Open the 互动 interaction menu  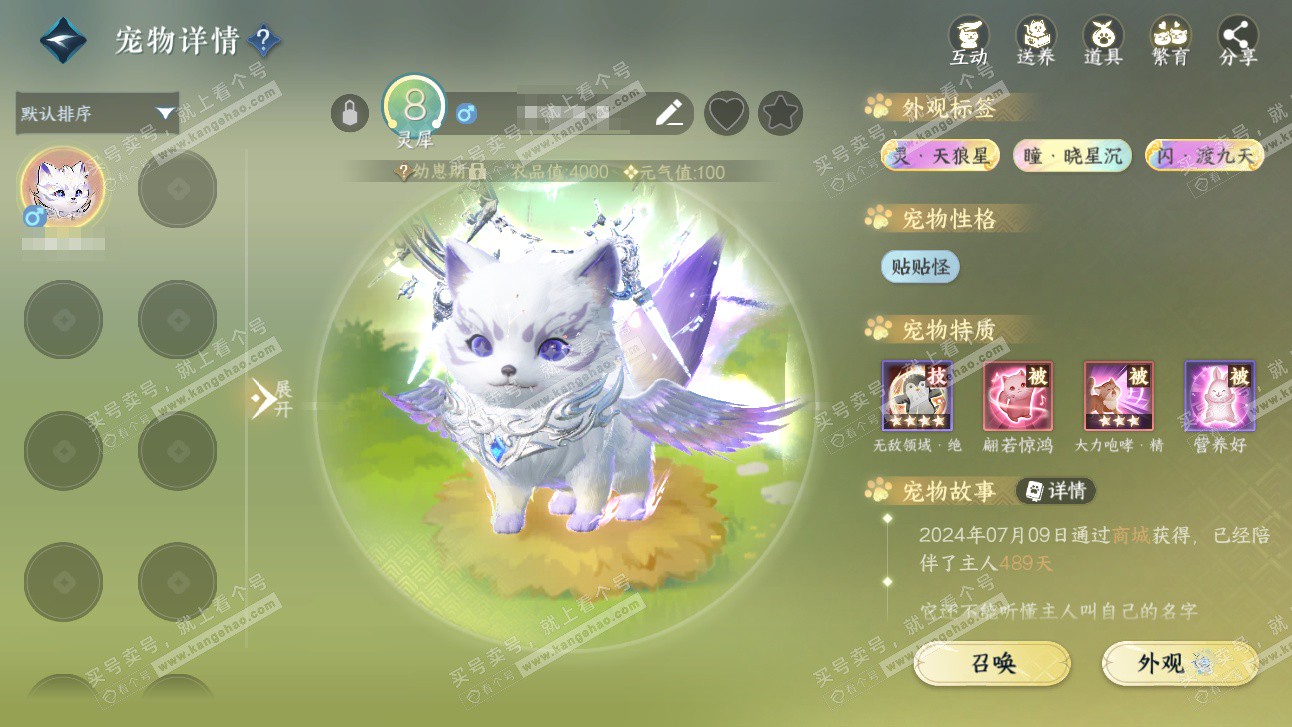pyautogui.click(x=968, y=41)
